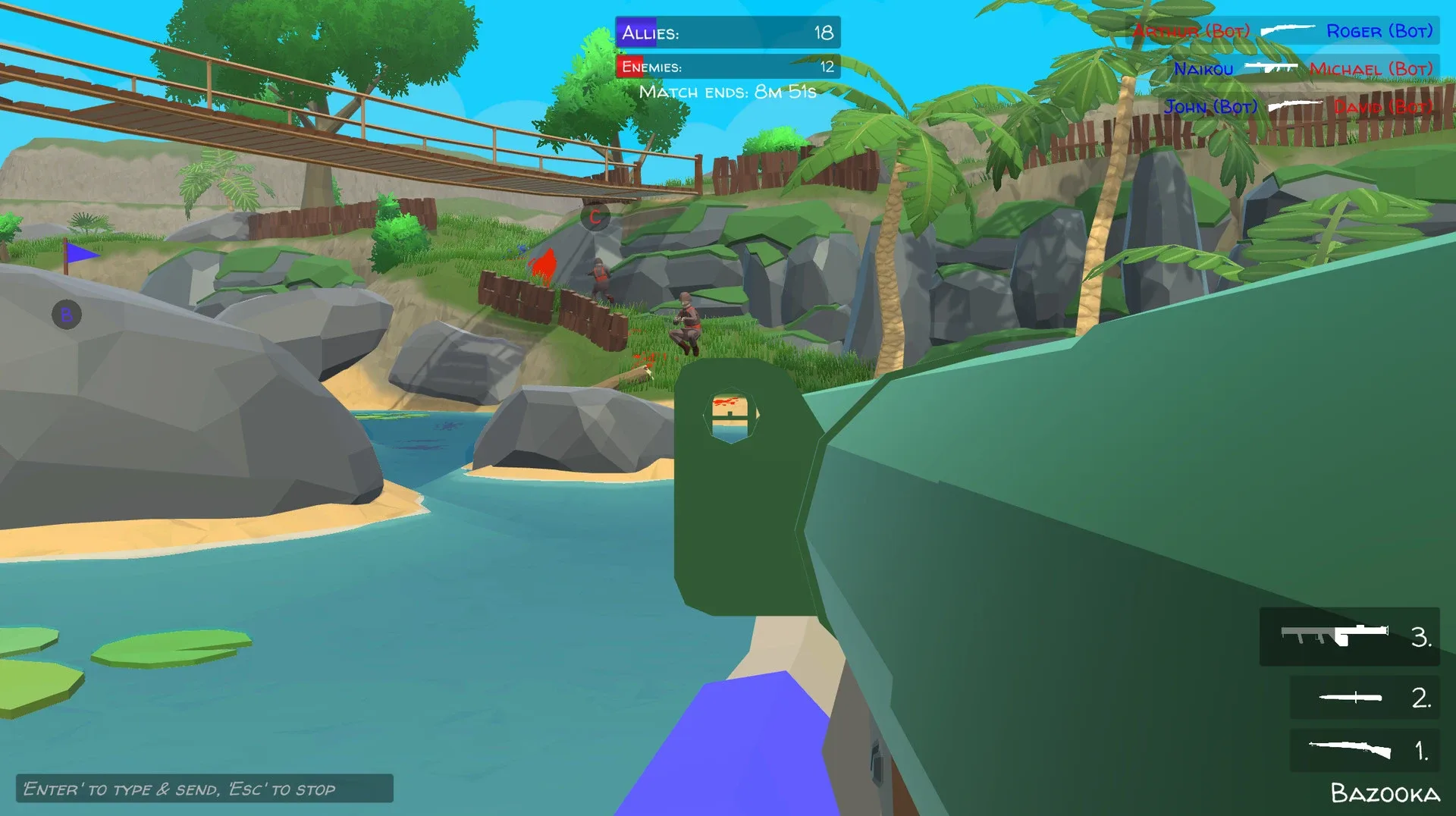Click the Bazooka weapon name label
This screenshot has width=1456, height=816.
(x=1386, y=793)
